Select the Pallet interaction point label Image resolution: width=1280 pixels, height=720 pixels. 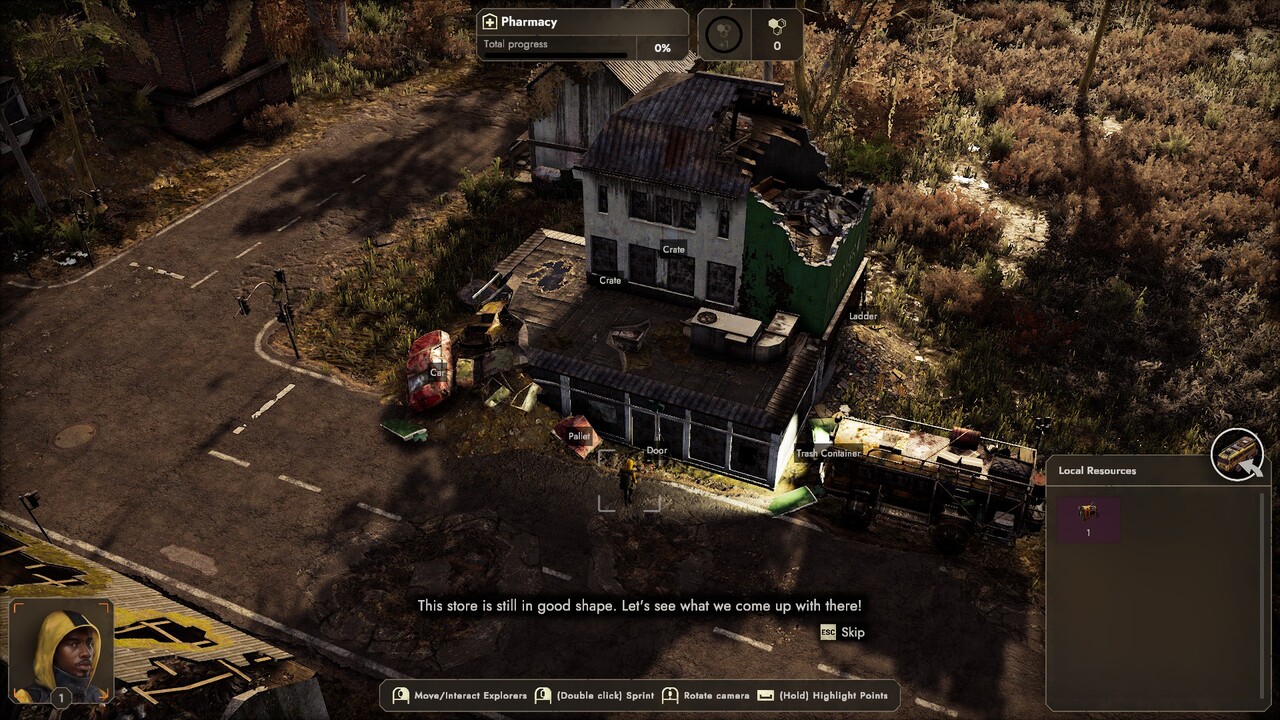(579, 437)
